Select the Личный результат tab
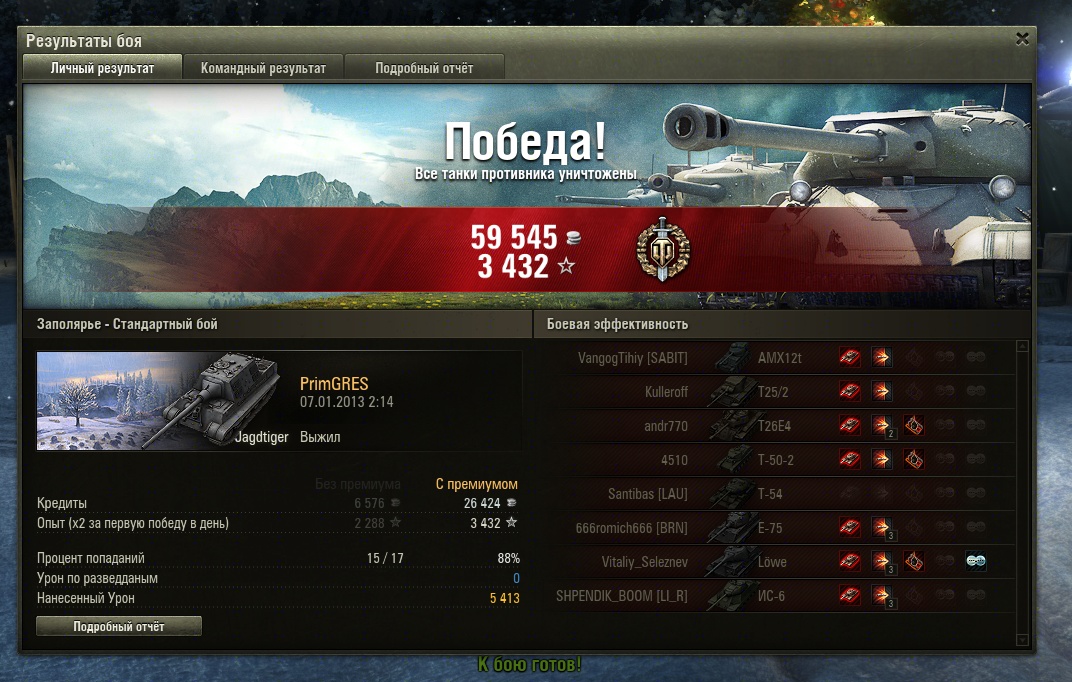 (103, 68)
